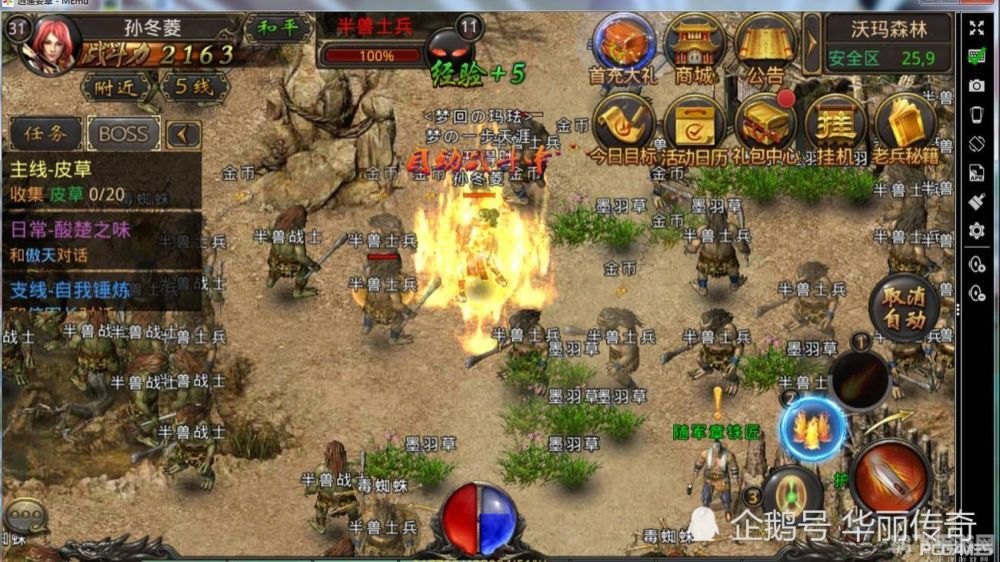Viewport: 1000px width, 562px height.
Task: Open the 老兵秘籍 veteran handbook
Action: pos(906,125)
